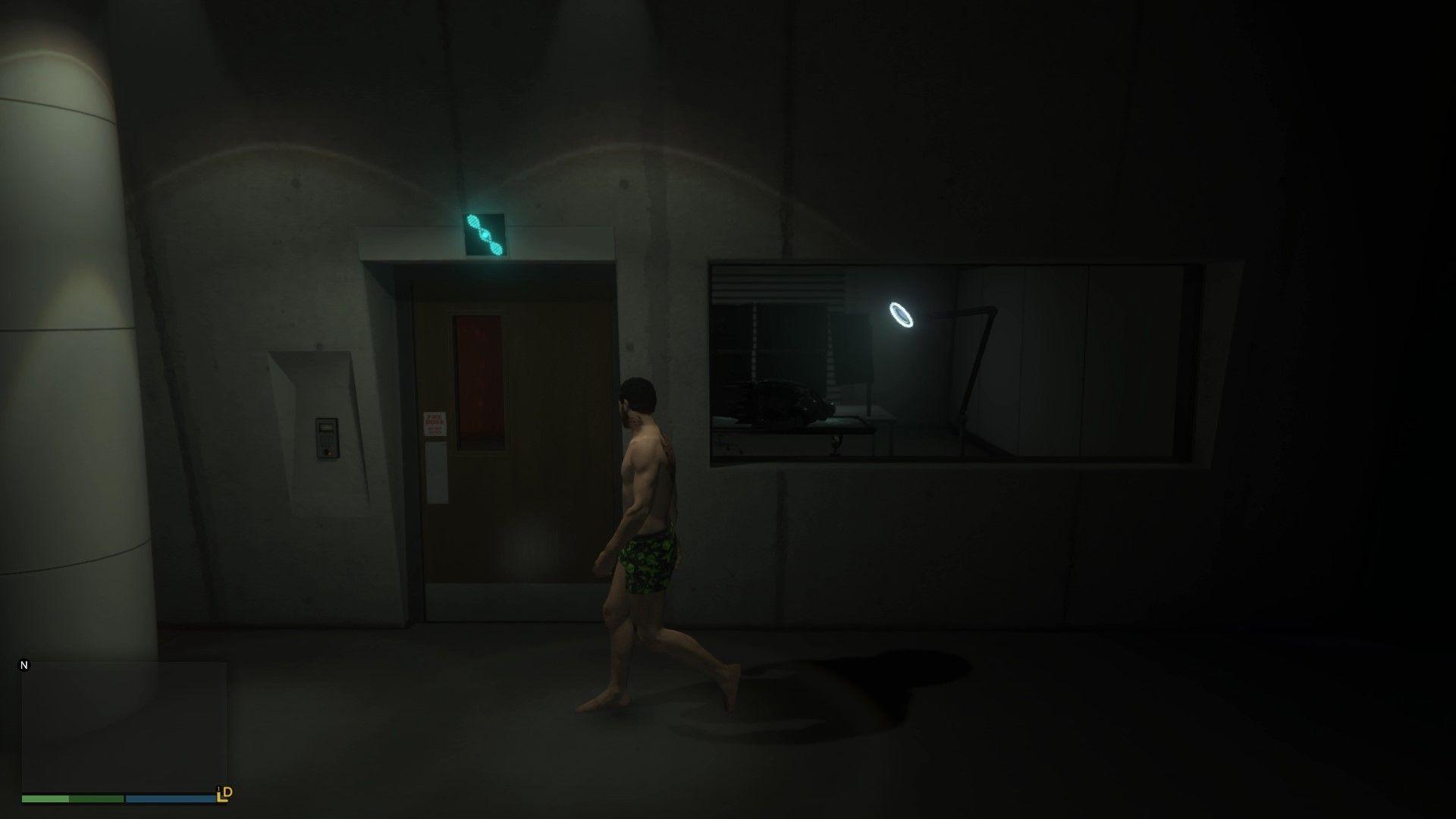Click the north compass marker
The width and height of the screenshot is (1456, 819).
tap(24, 666)
